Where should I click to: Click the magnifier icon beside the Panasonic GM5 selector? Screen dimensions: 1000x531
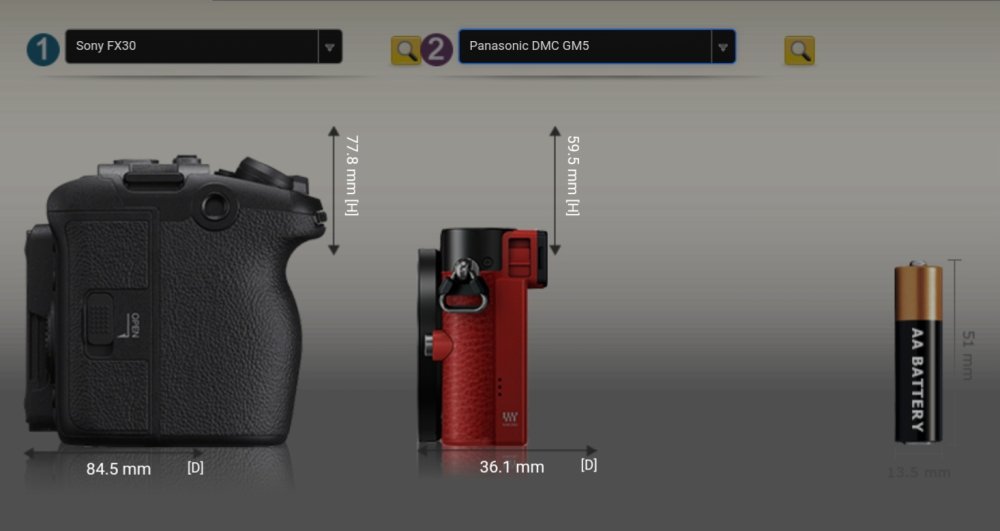pyautogui.click(x=799, y=50)
